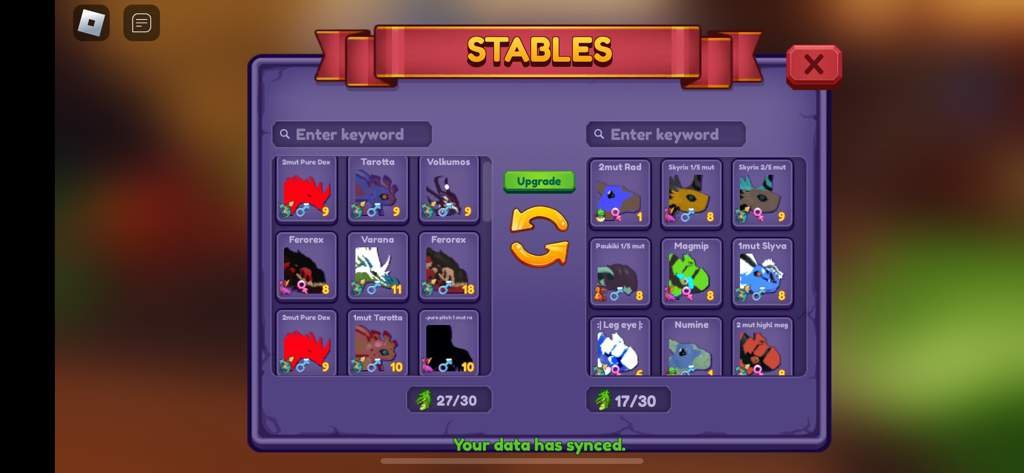Pick the 1mut Tarotta creature slot
1024x473 pixels.
[378, 343]
